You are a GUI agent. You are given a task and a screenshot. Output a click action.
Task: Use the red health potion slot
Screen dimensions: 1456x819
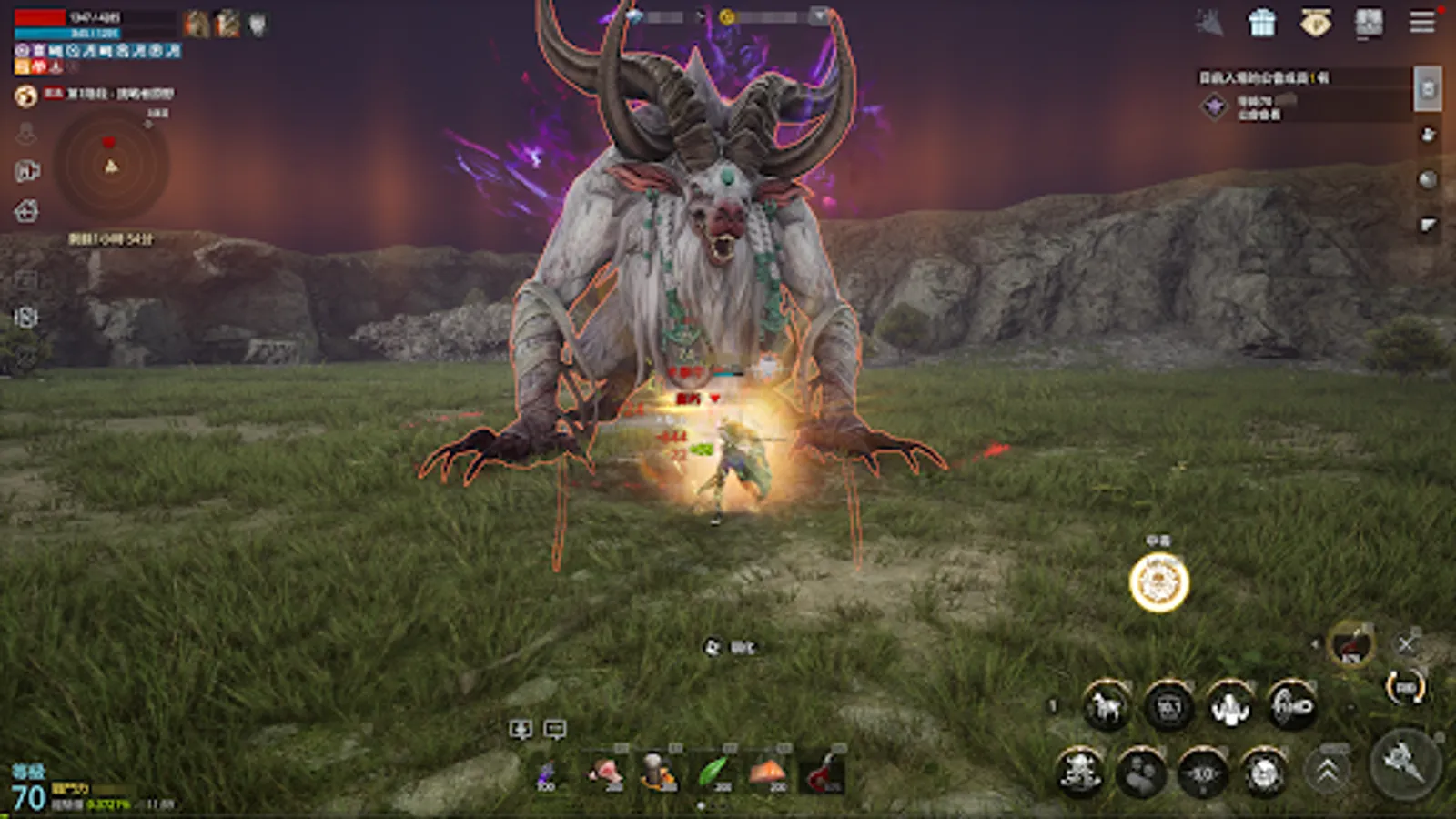(824, 773)
